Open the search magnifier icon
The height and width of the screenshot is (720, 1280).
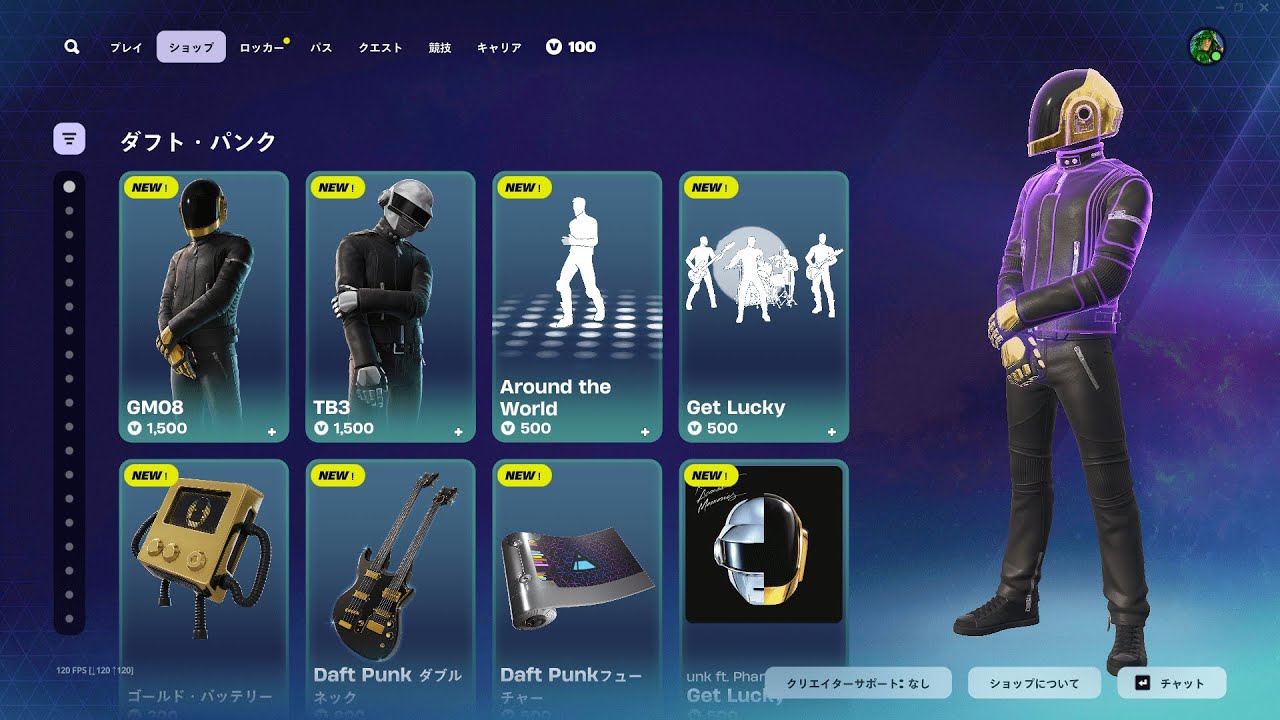[x=71, y=47]
